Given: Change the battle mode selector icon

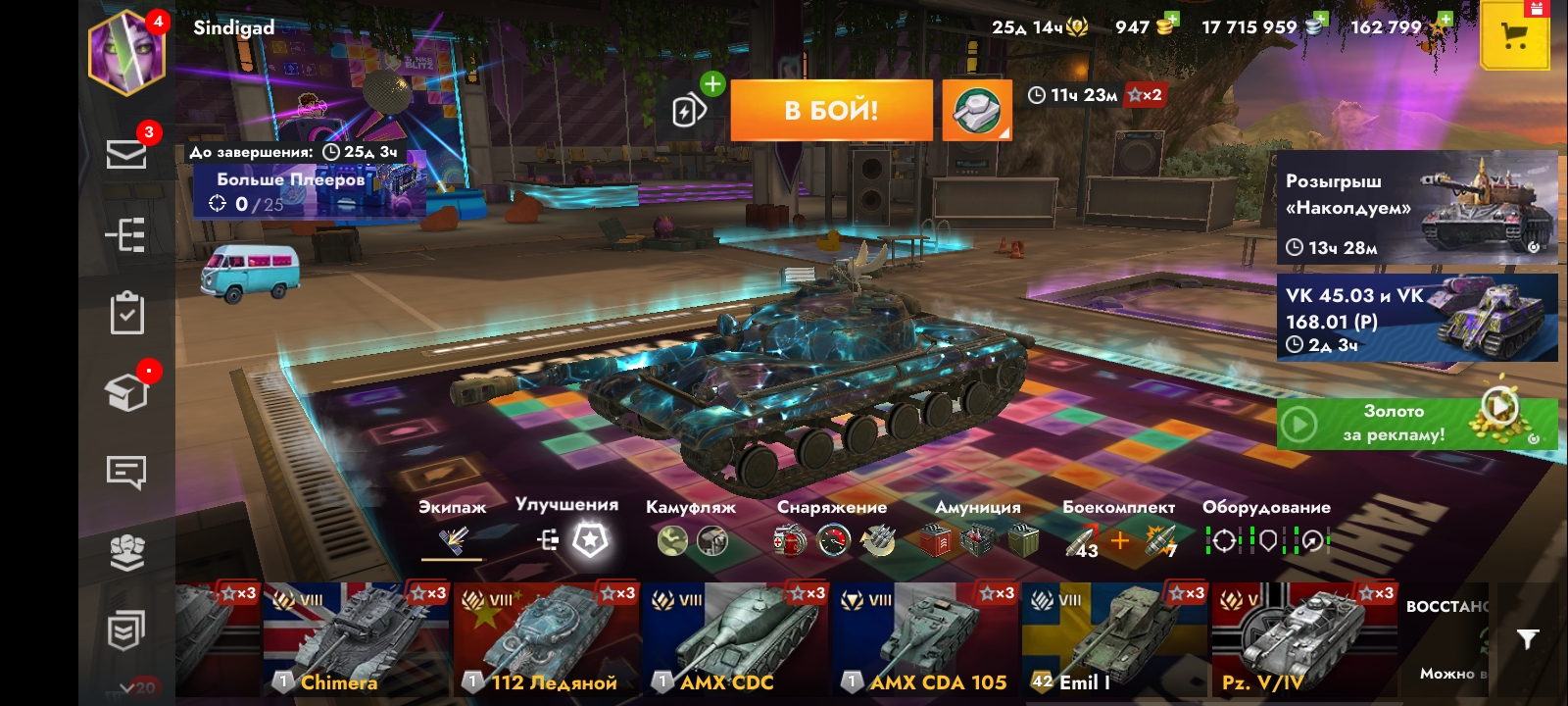Looking at the screenshot, I should [976, 110].
